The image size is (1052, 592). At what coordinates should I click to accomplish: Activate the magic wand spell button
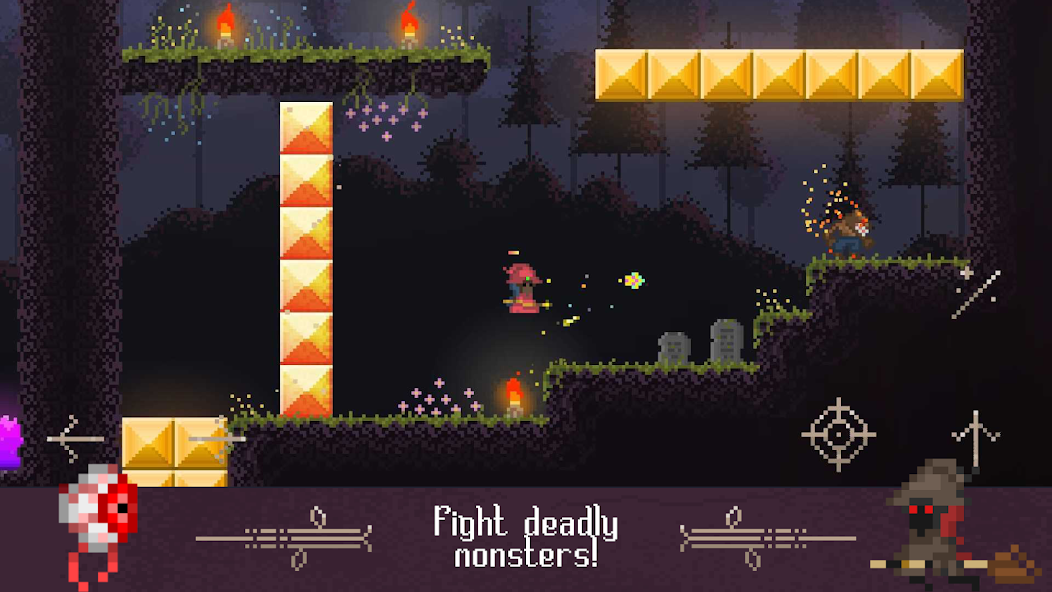pos(975,292)
